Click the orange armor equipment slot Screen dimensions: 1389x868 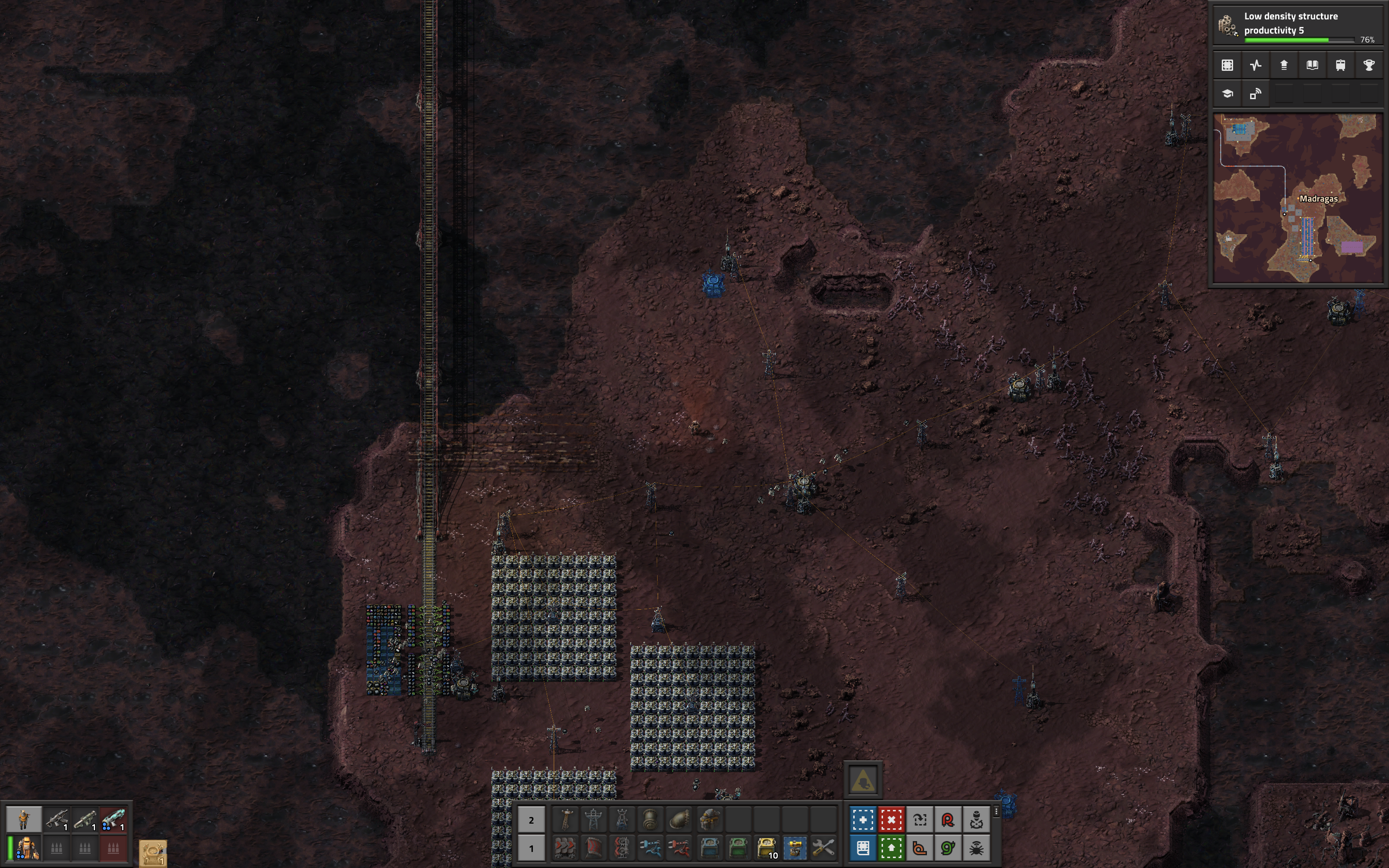[26, 848]
